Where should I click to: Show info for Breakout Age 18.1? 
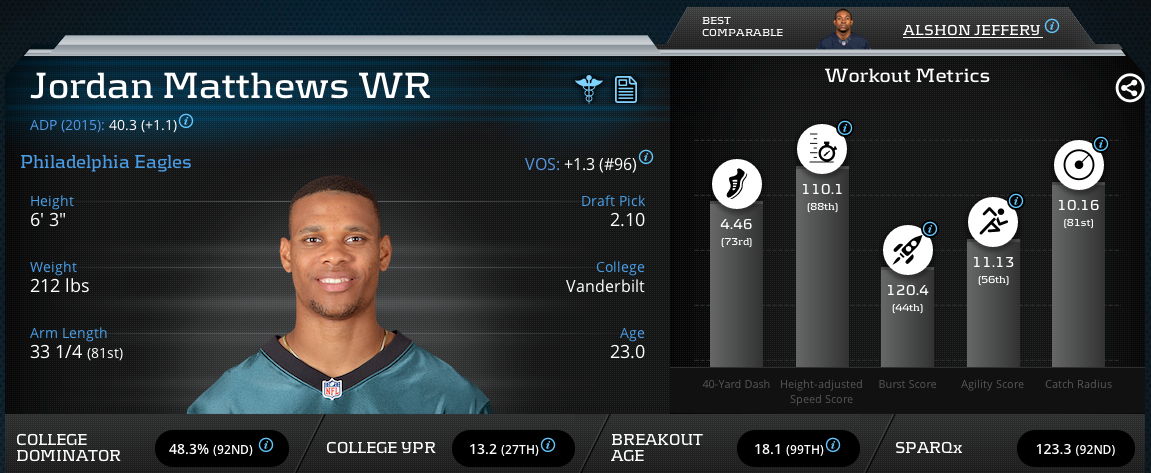tap(834, 445)
